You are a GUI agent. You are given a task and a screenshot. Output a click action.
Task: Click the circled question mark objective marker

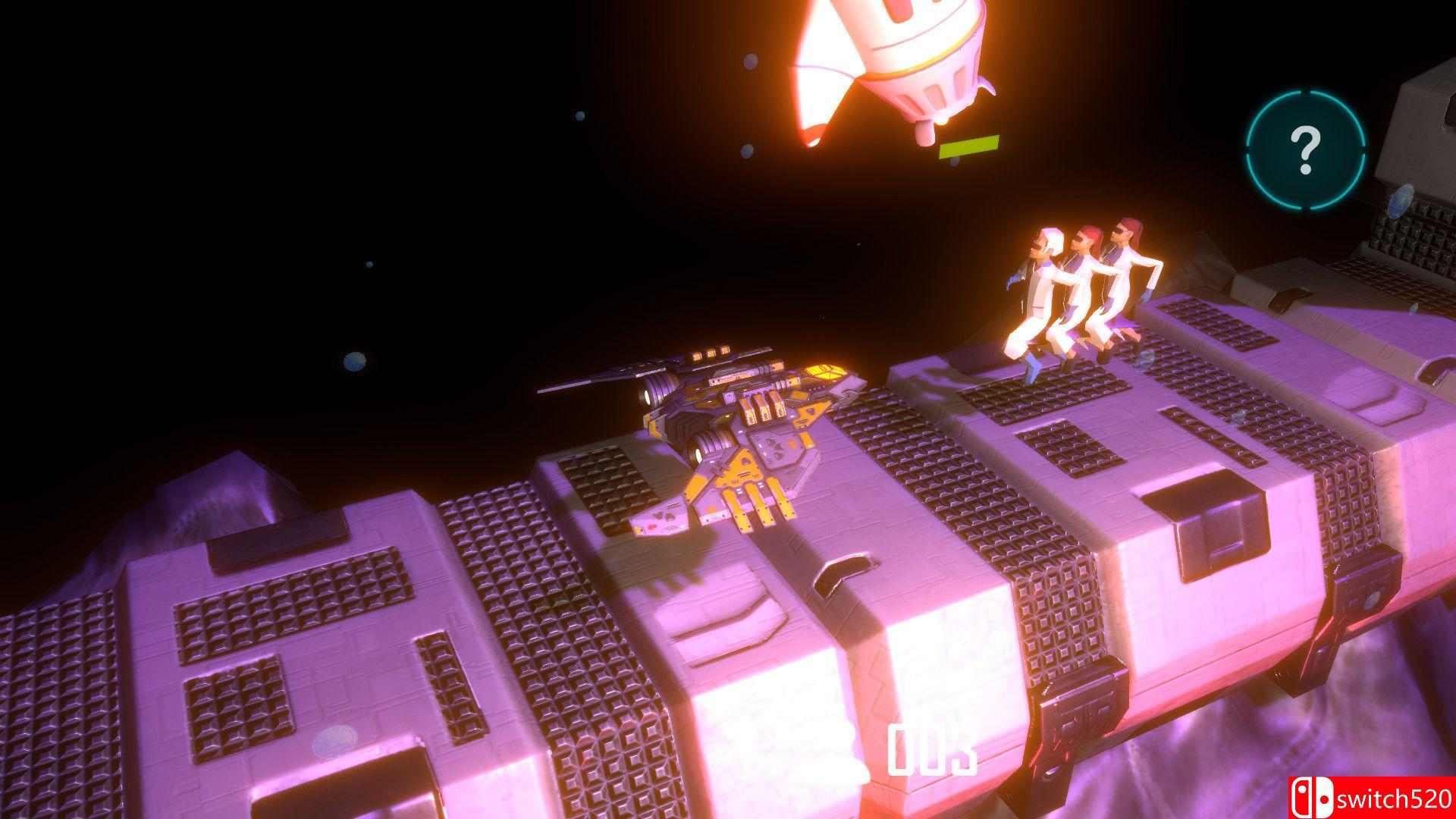(x=1304, y=149)
